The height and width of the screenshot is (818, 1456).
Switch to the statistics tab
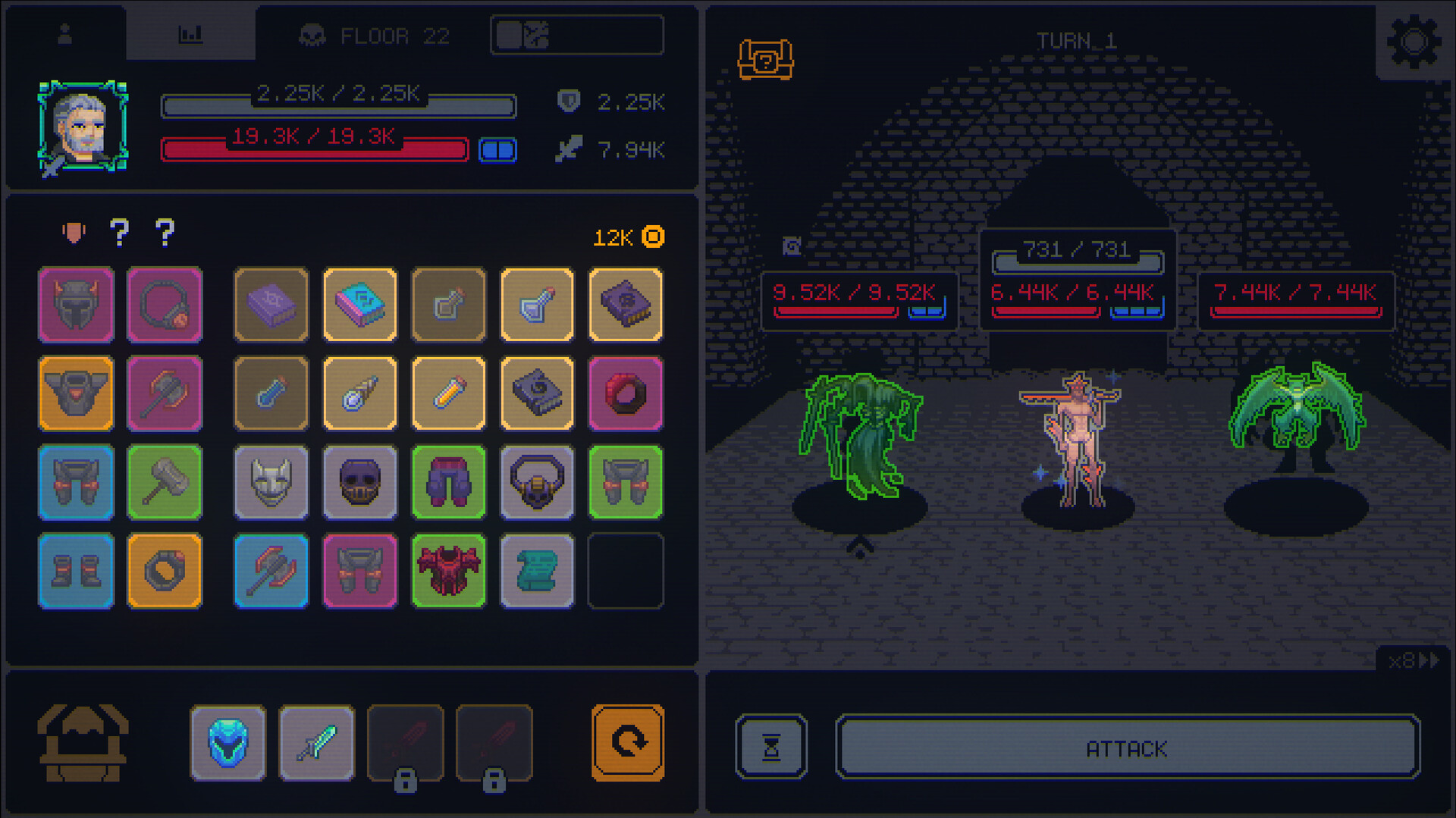191,33
